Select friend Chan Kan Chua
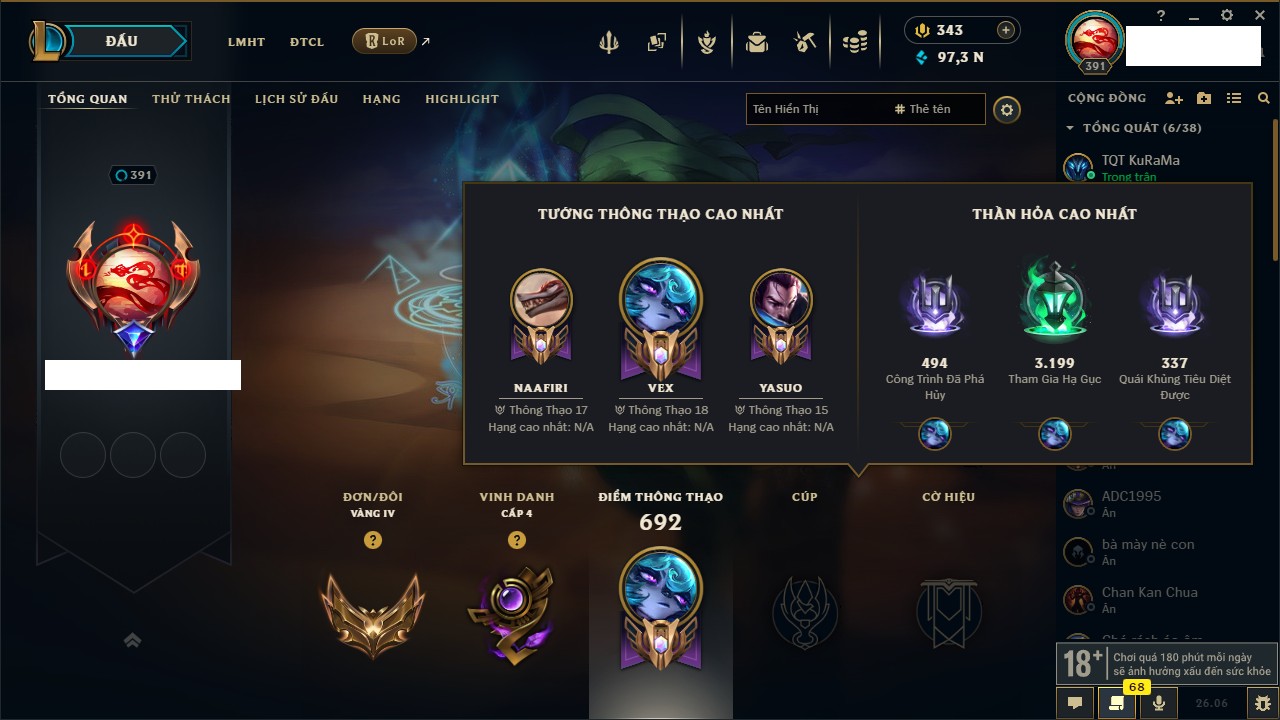1280x720 pixels. [1149, 592]
